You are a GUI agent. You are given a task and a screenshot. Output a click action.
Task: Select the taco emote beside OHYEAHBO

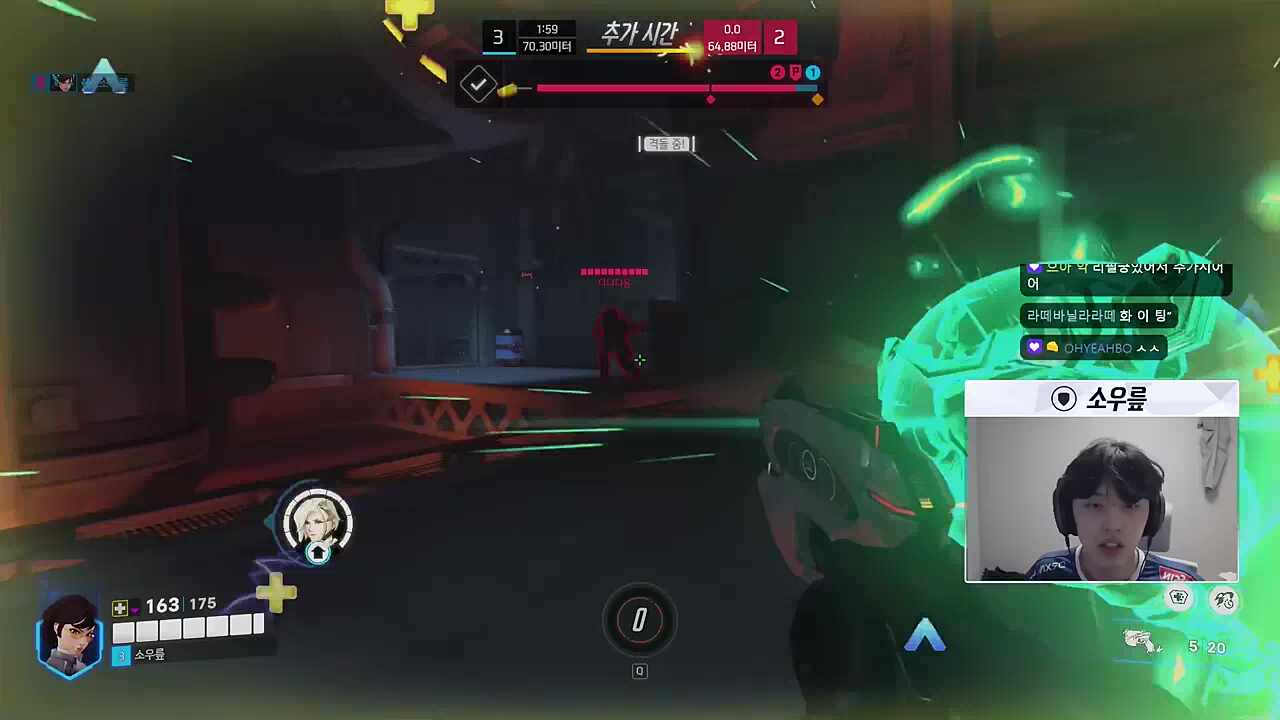pyautogui.click(x=1052, y=346)
